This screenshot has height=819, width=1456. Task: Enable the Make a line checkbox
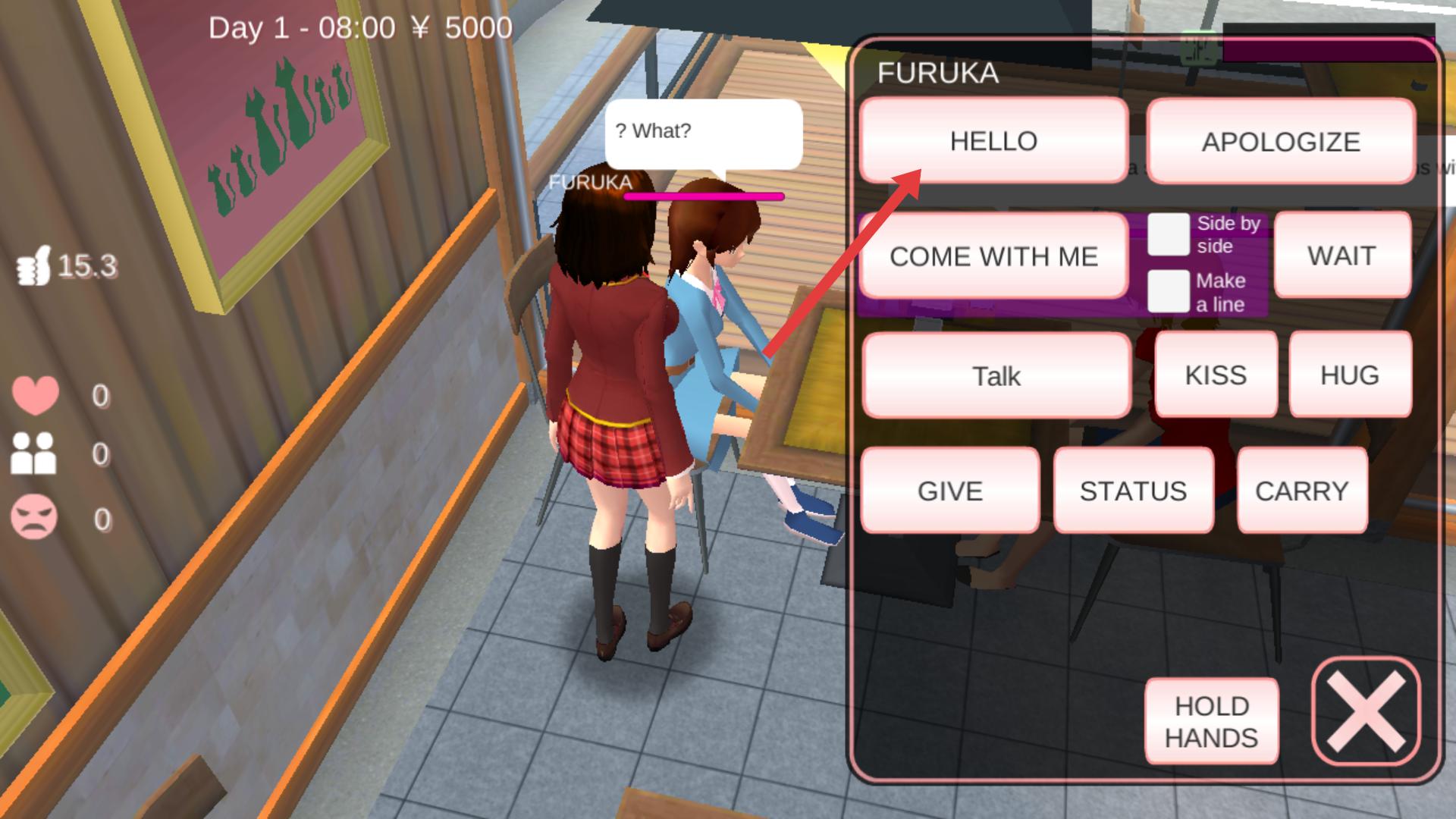pos(1168,291)
